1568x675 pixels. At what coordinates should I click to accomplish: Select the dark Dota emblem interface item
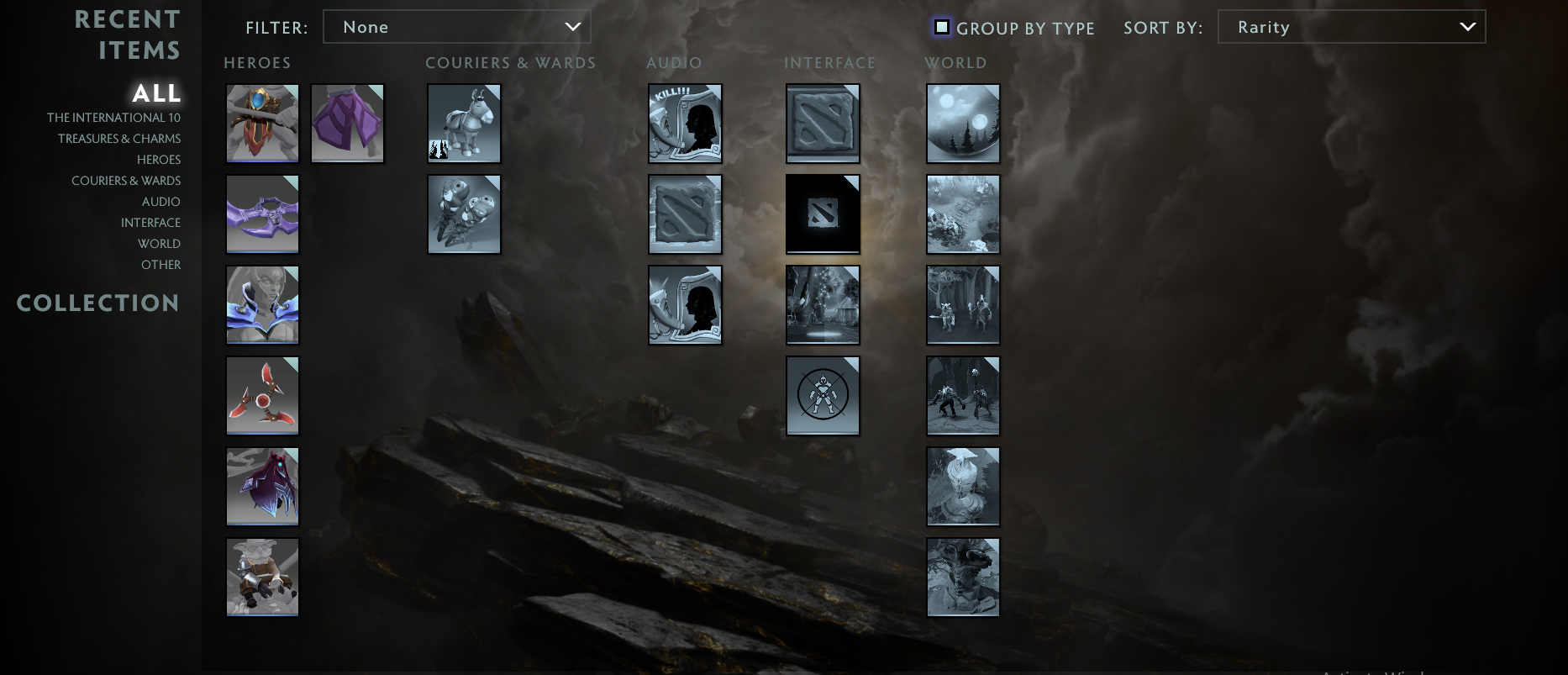point(822,214)
